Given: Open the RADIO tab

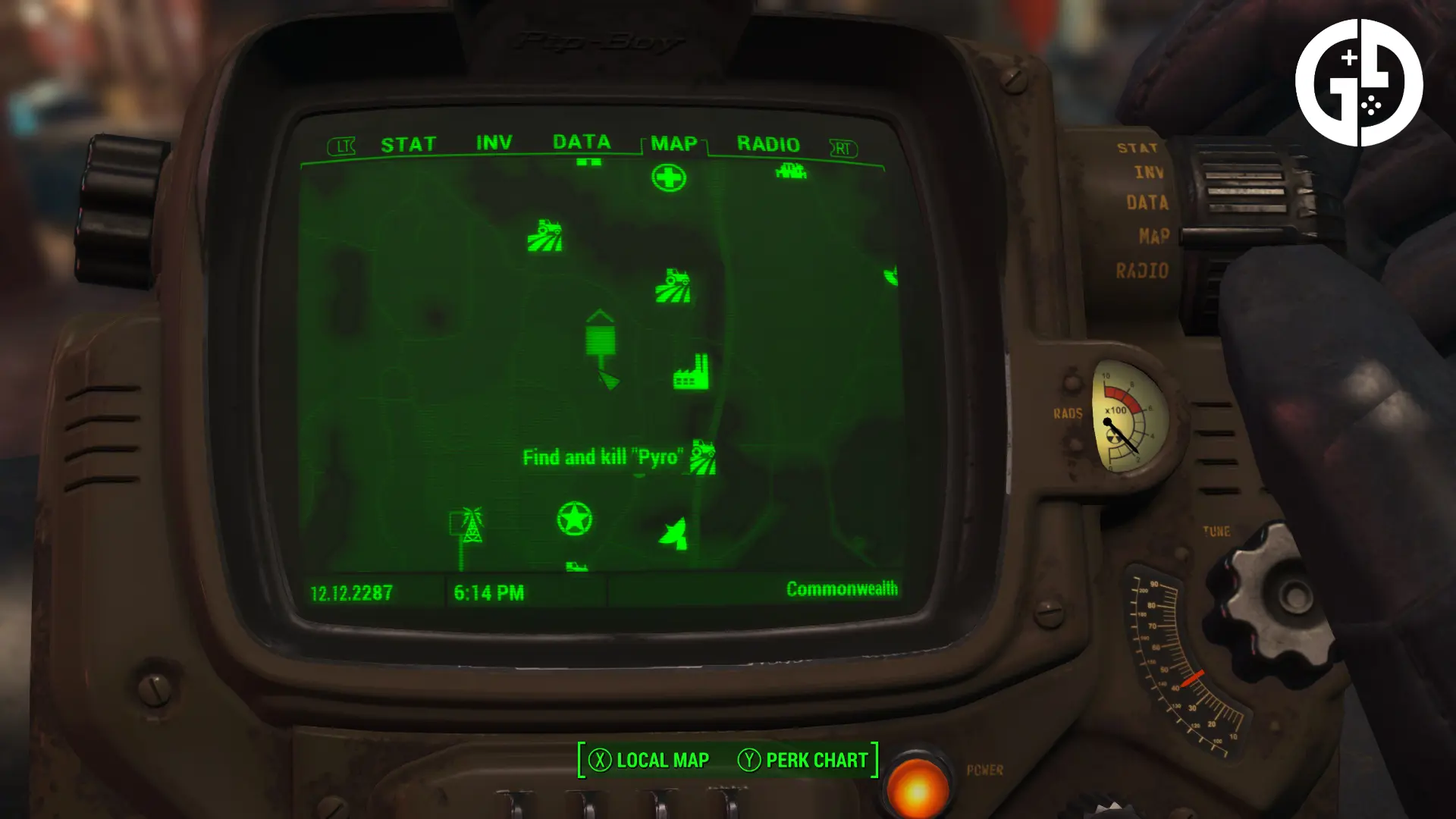Looking at the screenshot, I should pyautogui.click(x=770, y=143).
